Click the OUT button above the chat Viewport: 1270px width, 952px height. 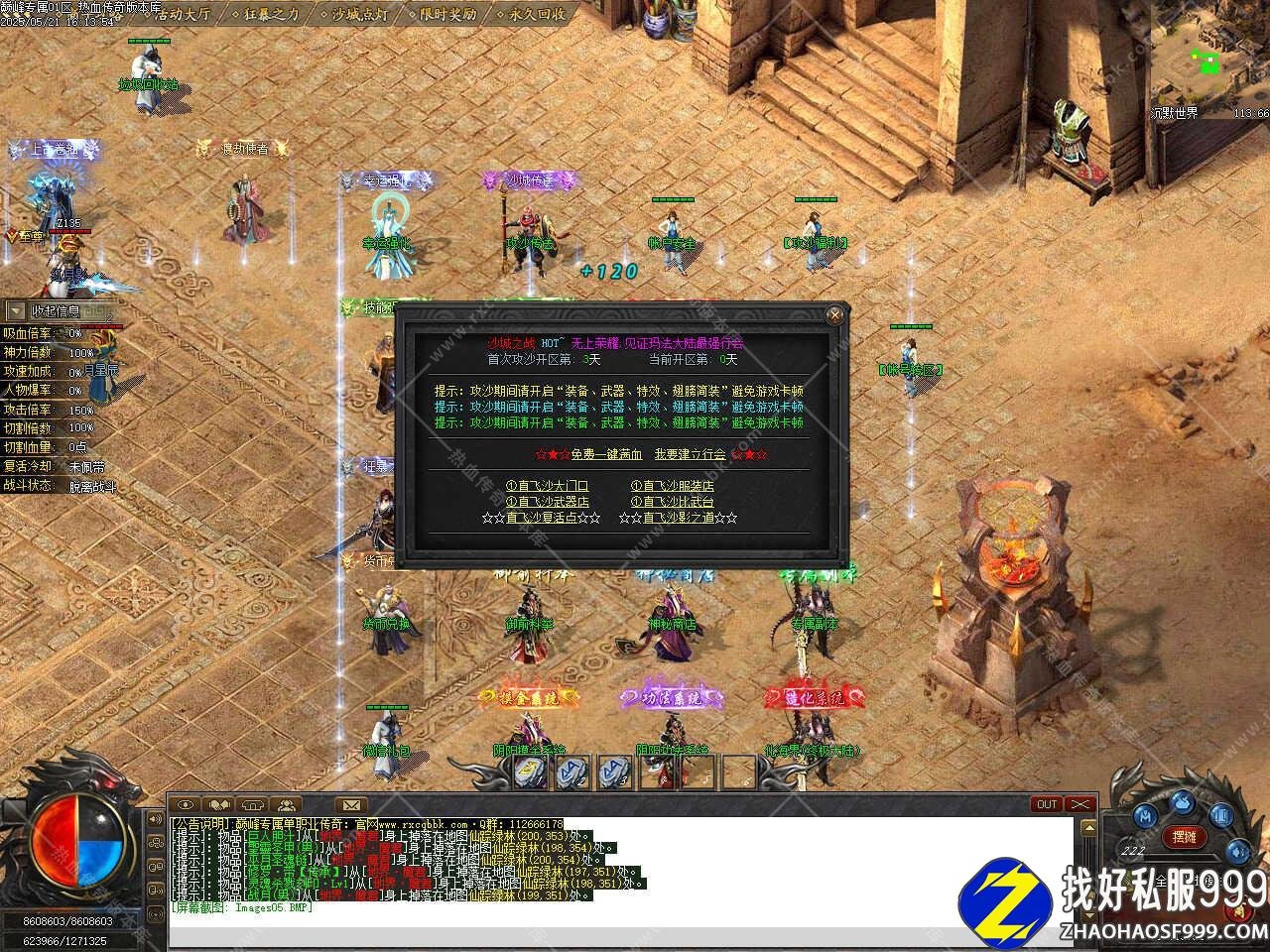pos(1047,804)
